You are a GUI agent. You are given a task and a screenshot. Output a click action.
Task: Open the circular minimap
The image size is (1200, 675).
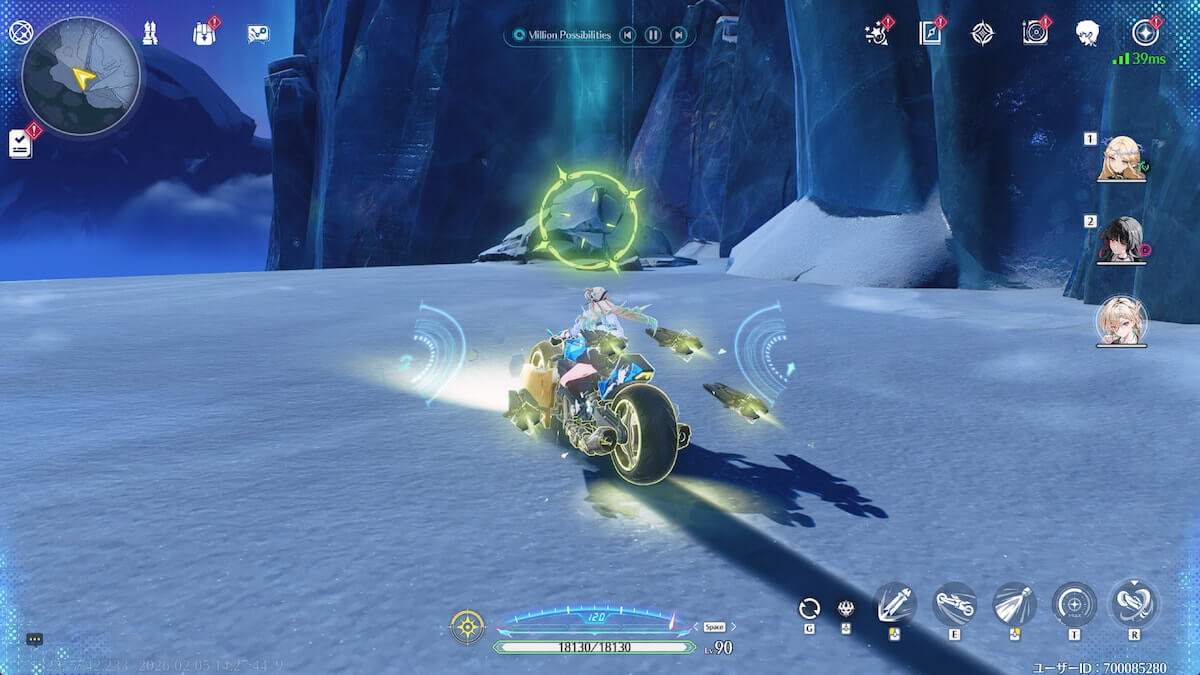tap(81, 76)
